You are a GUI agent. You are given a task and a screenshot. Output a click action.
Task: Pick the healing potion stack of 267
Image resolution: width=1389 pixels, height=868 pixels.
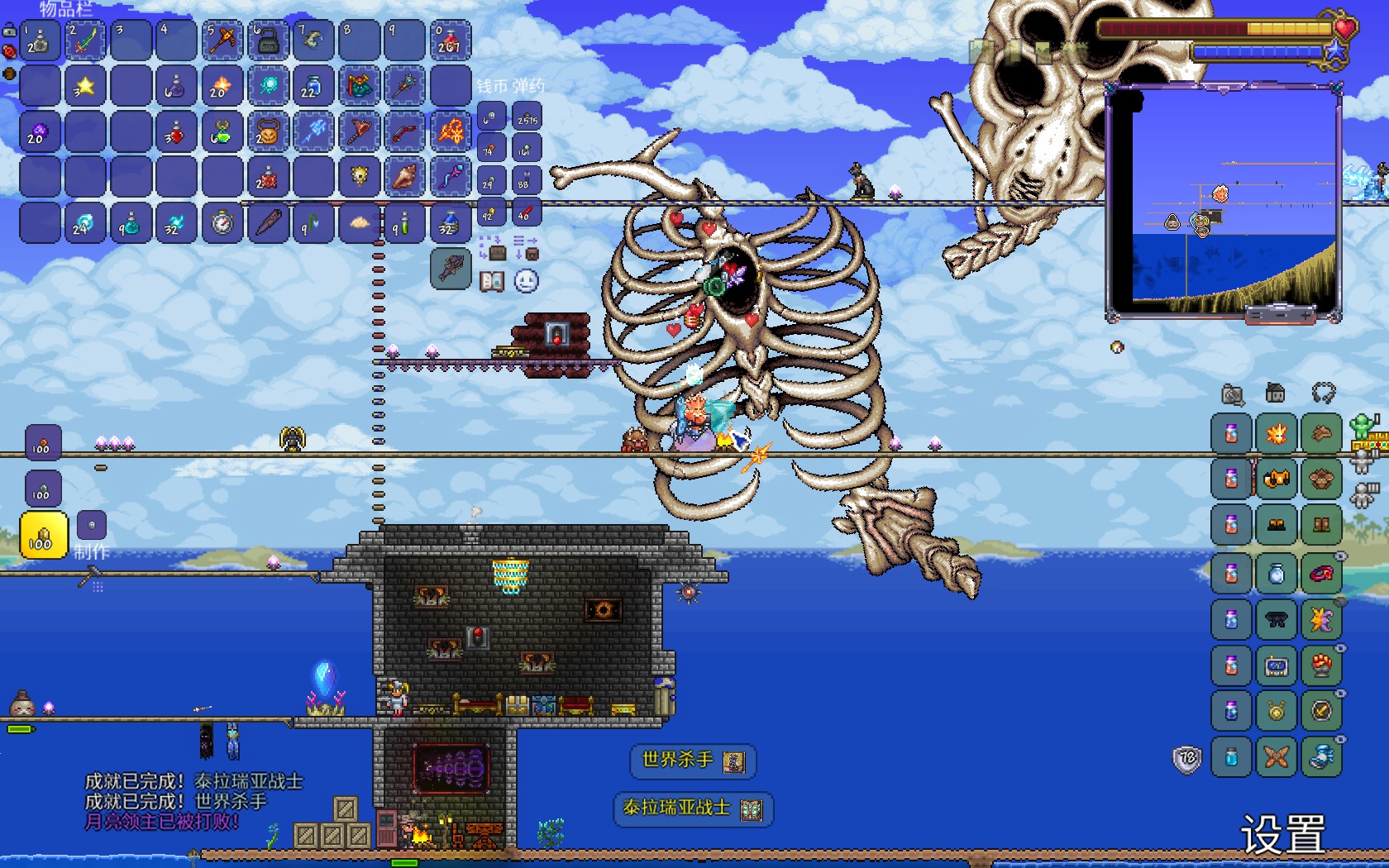(451, 41)
